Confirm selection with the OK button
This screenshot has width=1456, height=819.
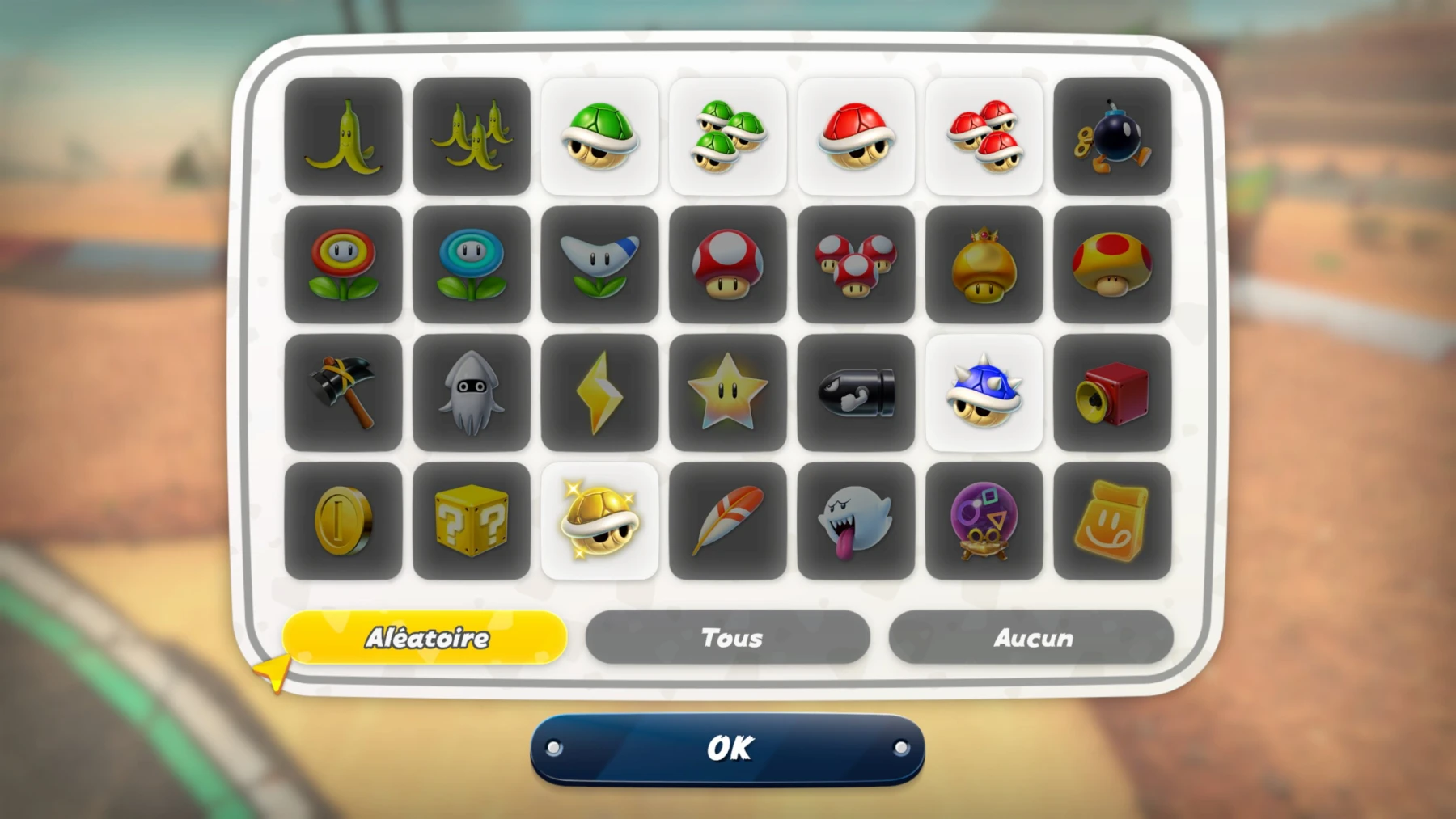pyautogui.click(x=728, y=747)
